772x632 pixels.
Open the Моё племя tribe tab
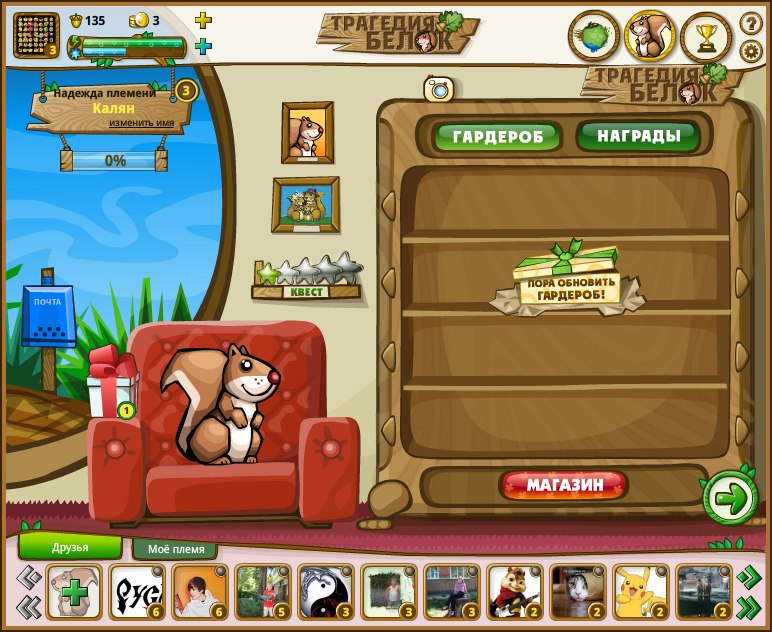[175, 549]
